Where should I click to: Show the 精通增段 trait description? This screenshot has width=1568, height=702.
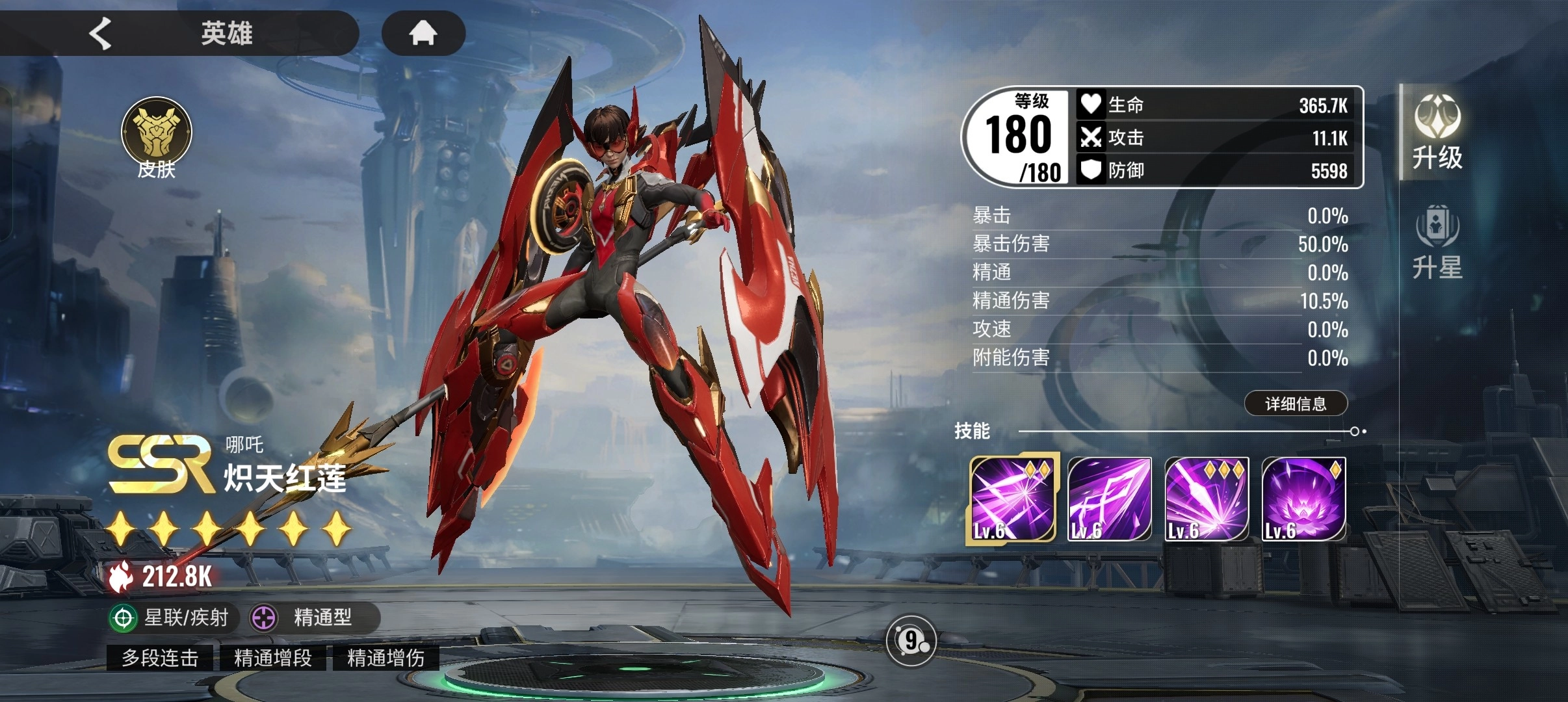273,658
